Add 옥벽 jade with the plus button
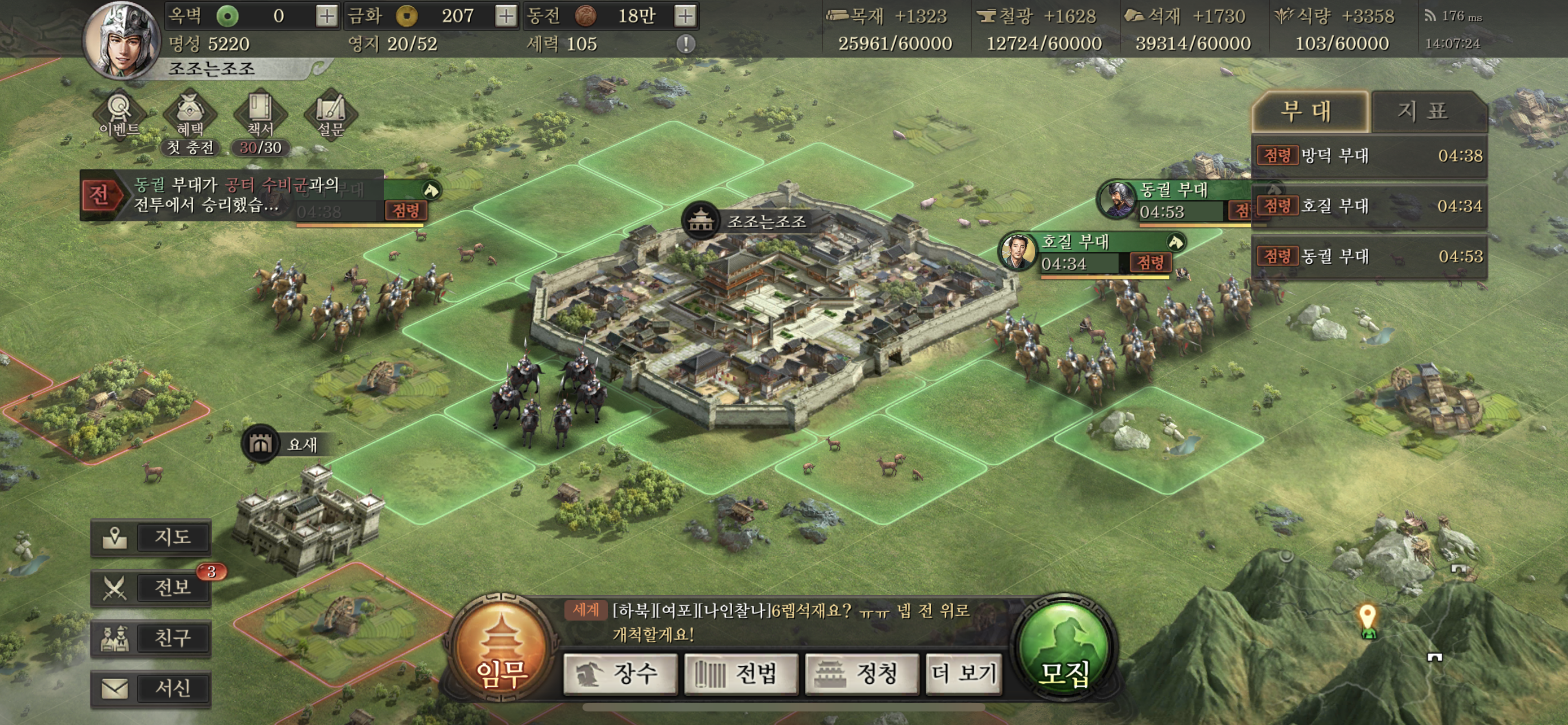This screenshot has width=1568, height=725. (x=326, y=16)
